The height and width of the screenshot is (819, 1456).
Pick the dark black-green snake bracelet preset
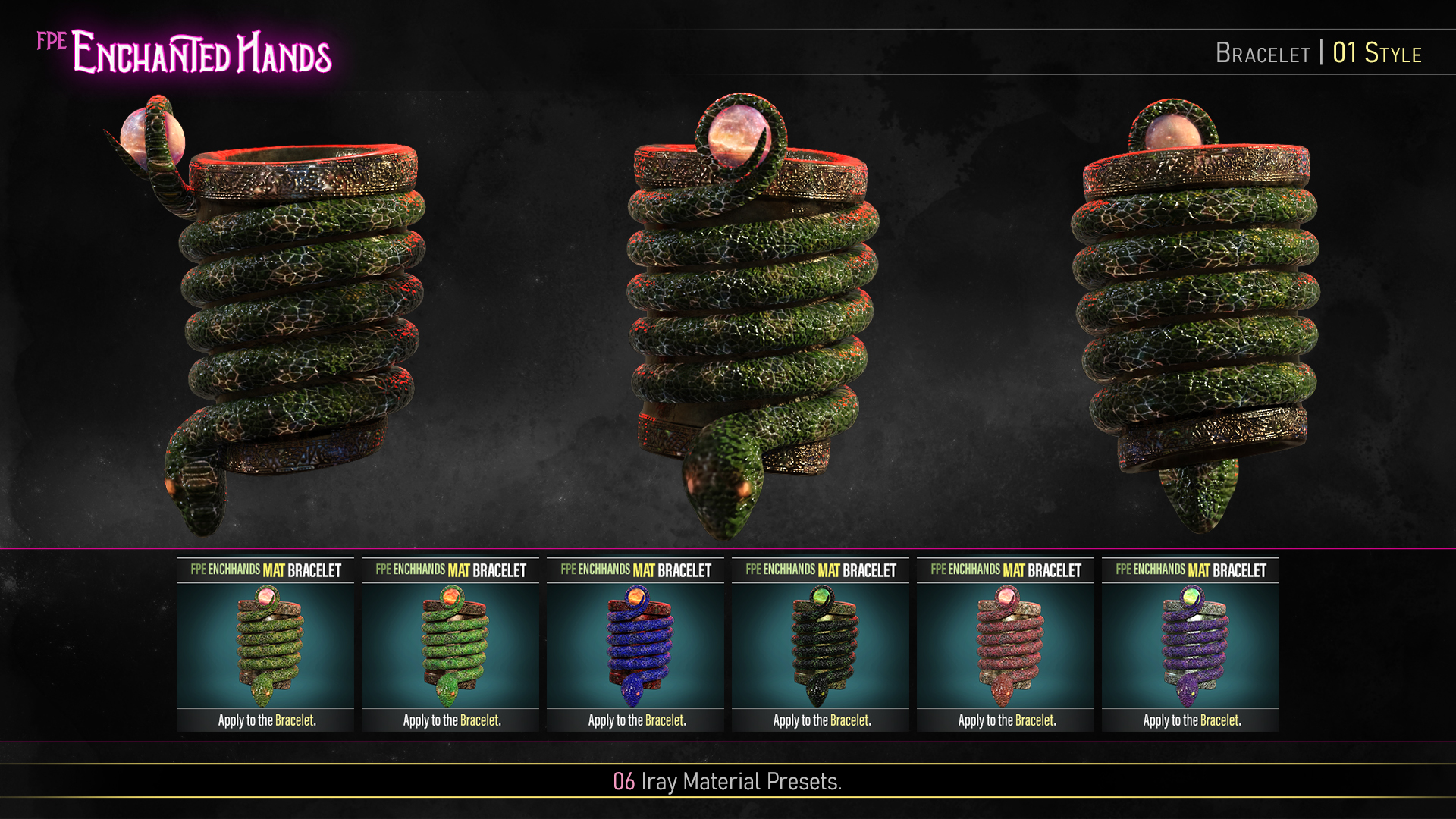(821, 645)
